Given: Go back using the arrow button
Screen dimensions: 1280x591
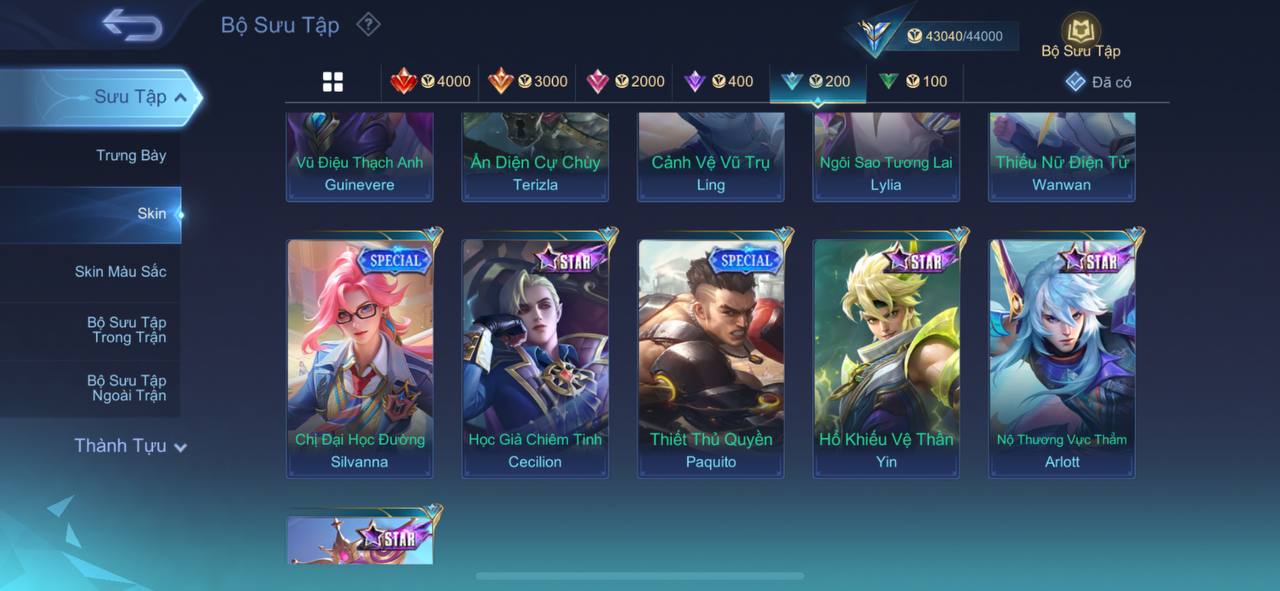Looking at the screenshot, I should (x=131, y=25).
